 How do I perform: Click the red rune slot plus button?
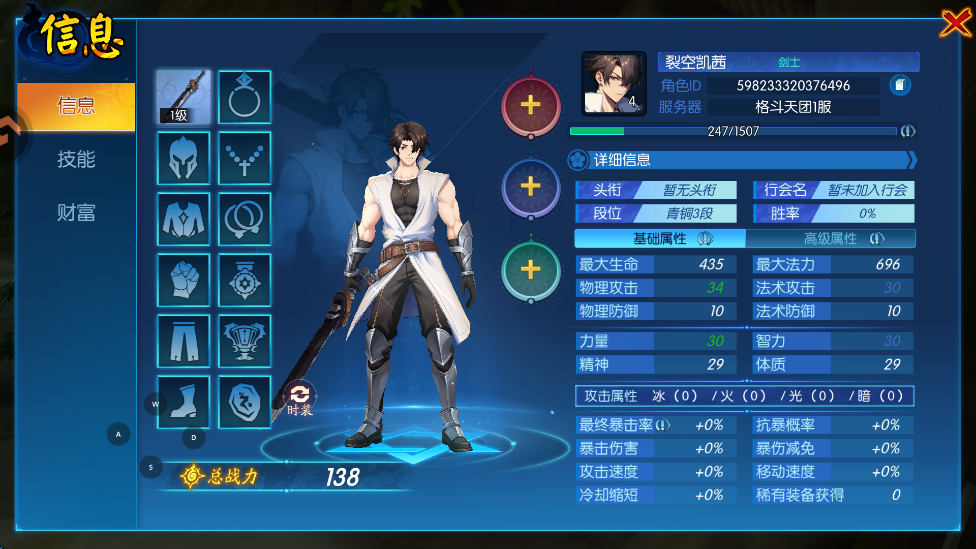(530, 104)
